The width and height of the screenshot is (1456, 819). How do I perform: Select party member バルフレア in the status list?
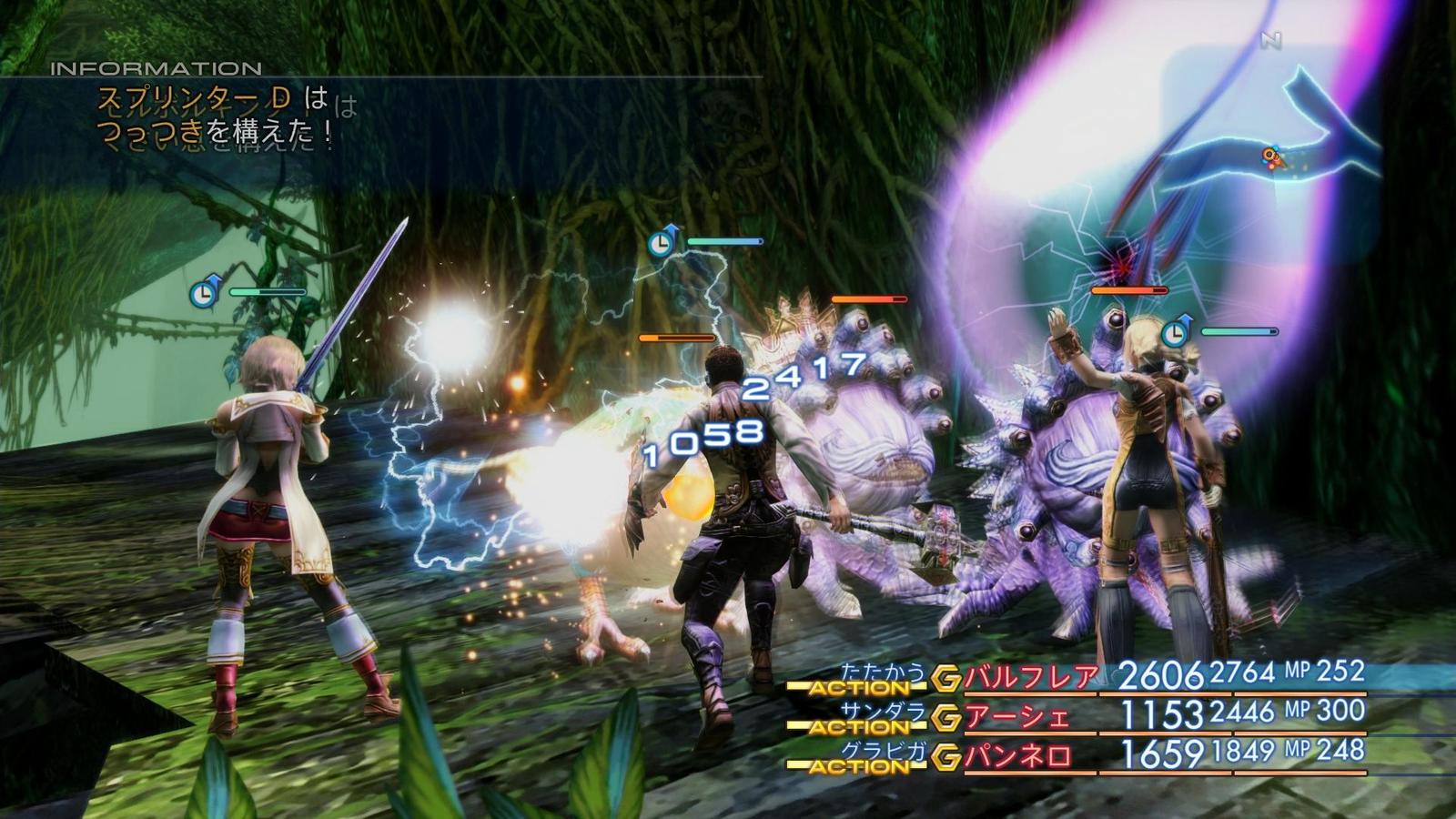tap(1031, 678)
